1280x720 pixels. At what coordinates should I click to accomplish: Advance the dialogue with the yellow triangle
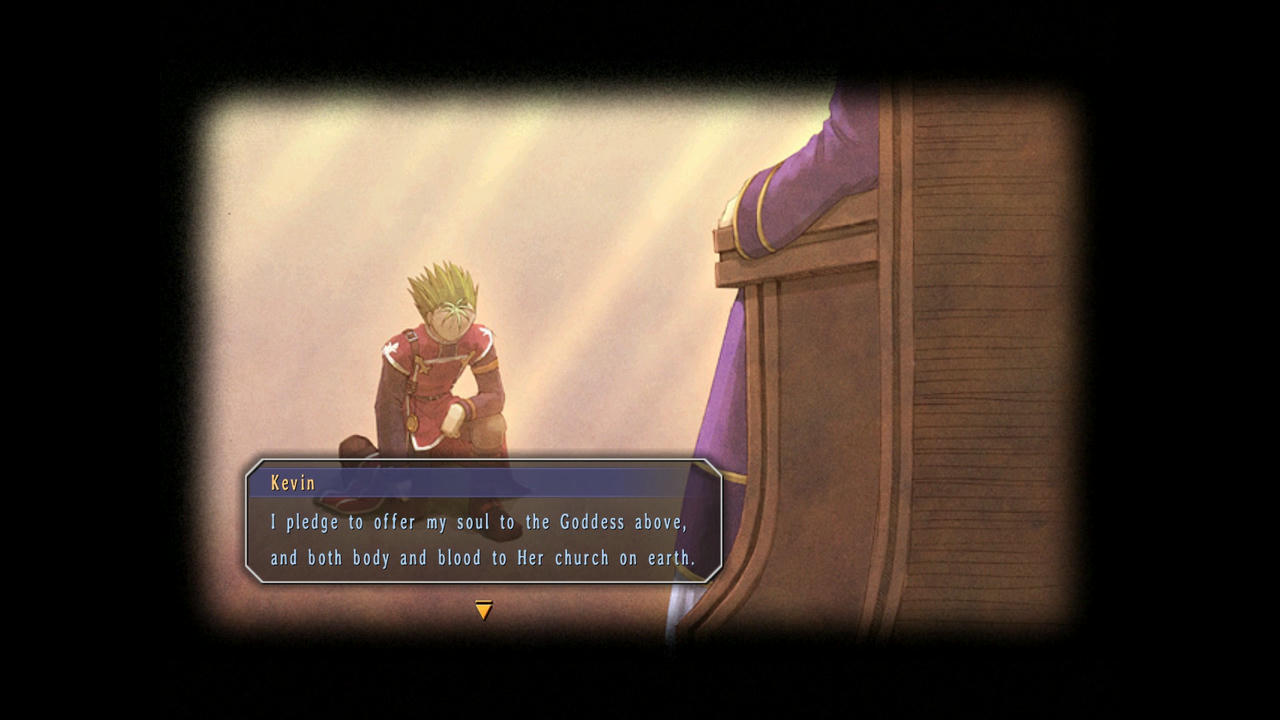484,609
